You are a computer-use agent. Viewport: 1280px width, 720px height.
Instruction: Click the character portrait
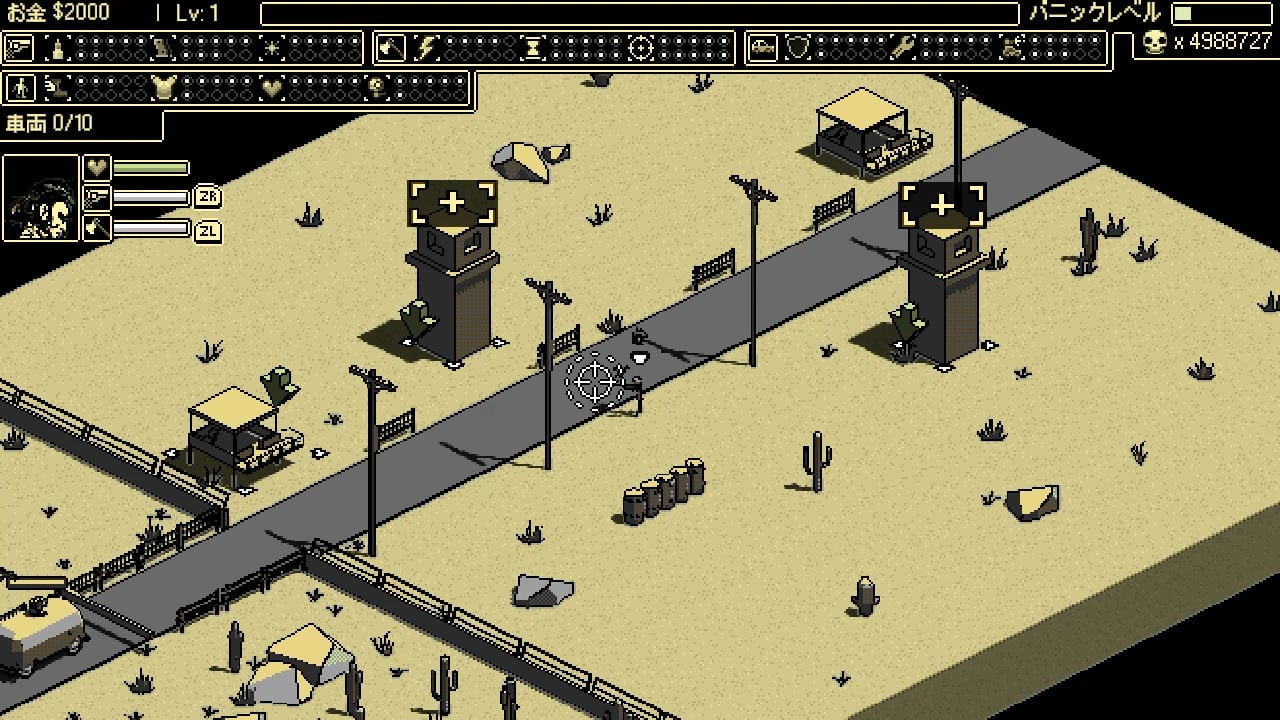click(x=41, y=198)
